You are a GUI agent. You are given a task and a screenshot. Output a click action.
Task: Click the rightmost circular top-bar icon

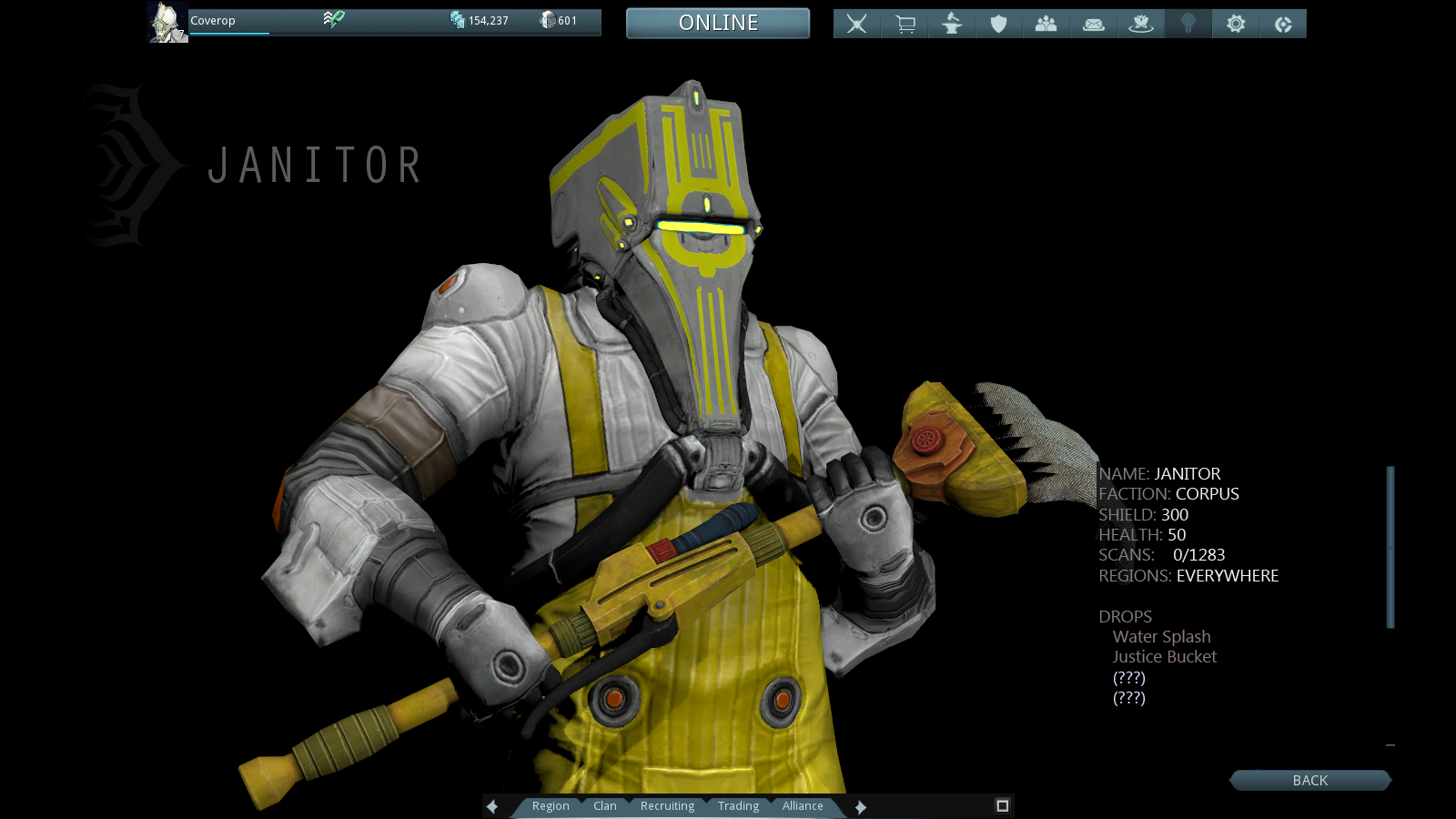[x=1283, y=24]
